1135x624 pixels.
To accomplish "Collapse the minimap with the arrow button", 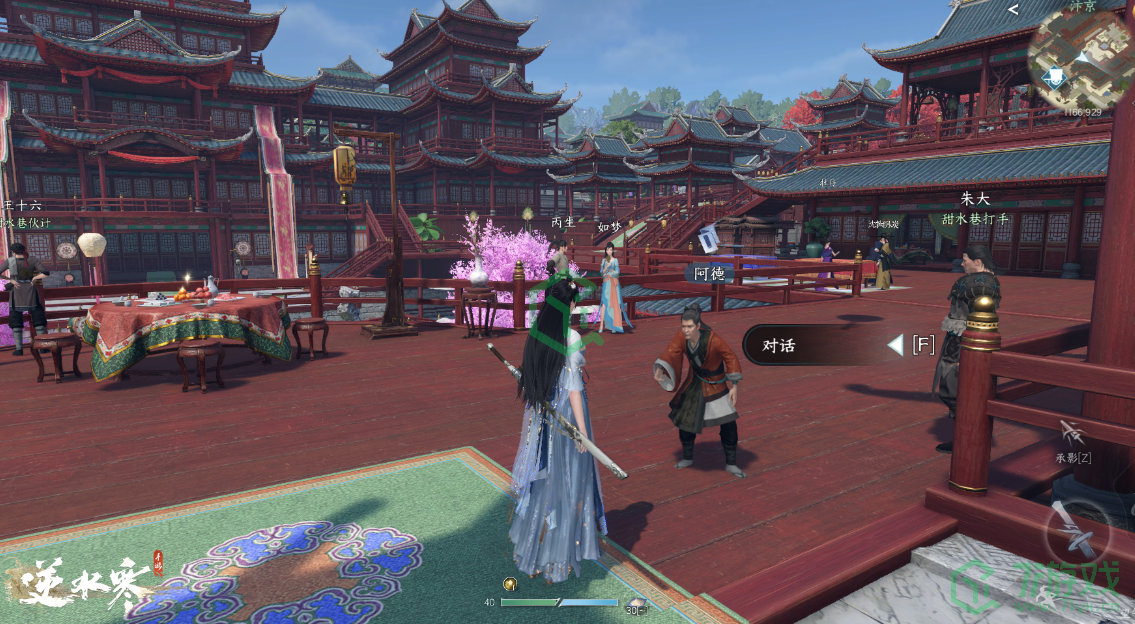I will click(x=1013, y=10).
